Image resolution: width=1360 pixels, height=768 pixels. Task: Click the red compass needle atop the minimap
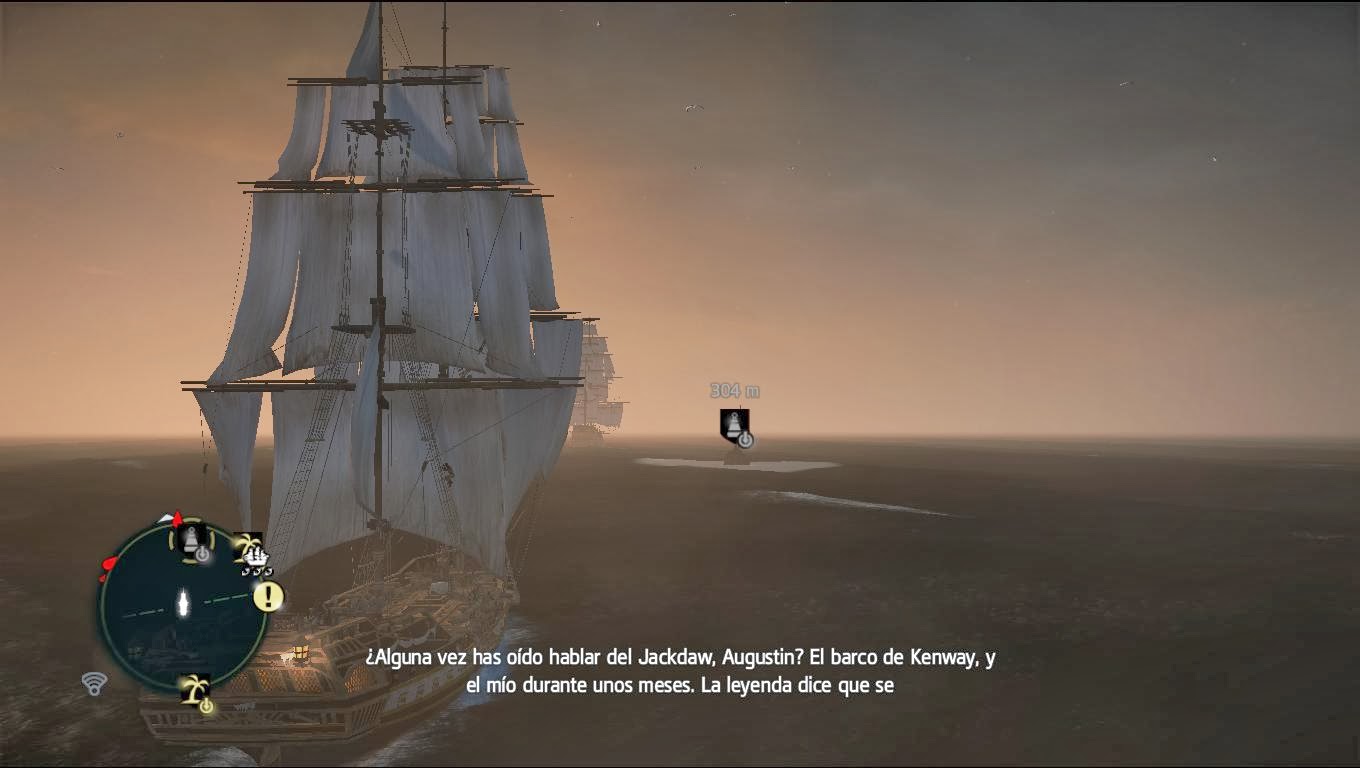click(x=176, y=517)
